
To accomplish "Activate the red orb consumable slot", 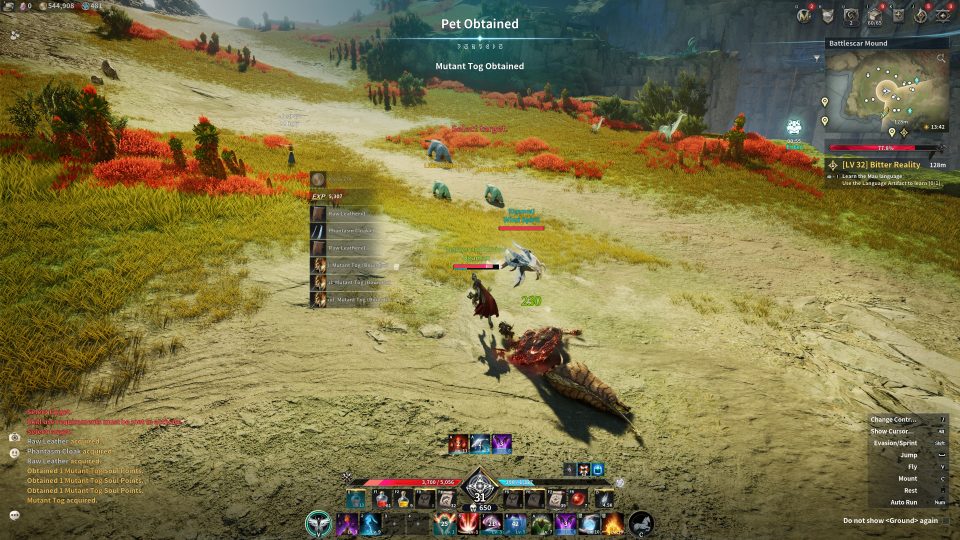I will click(x=578, y=498).
